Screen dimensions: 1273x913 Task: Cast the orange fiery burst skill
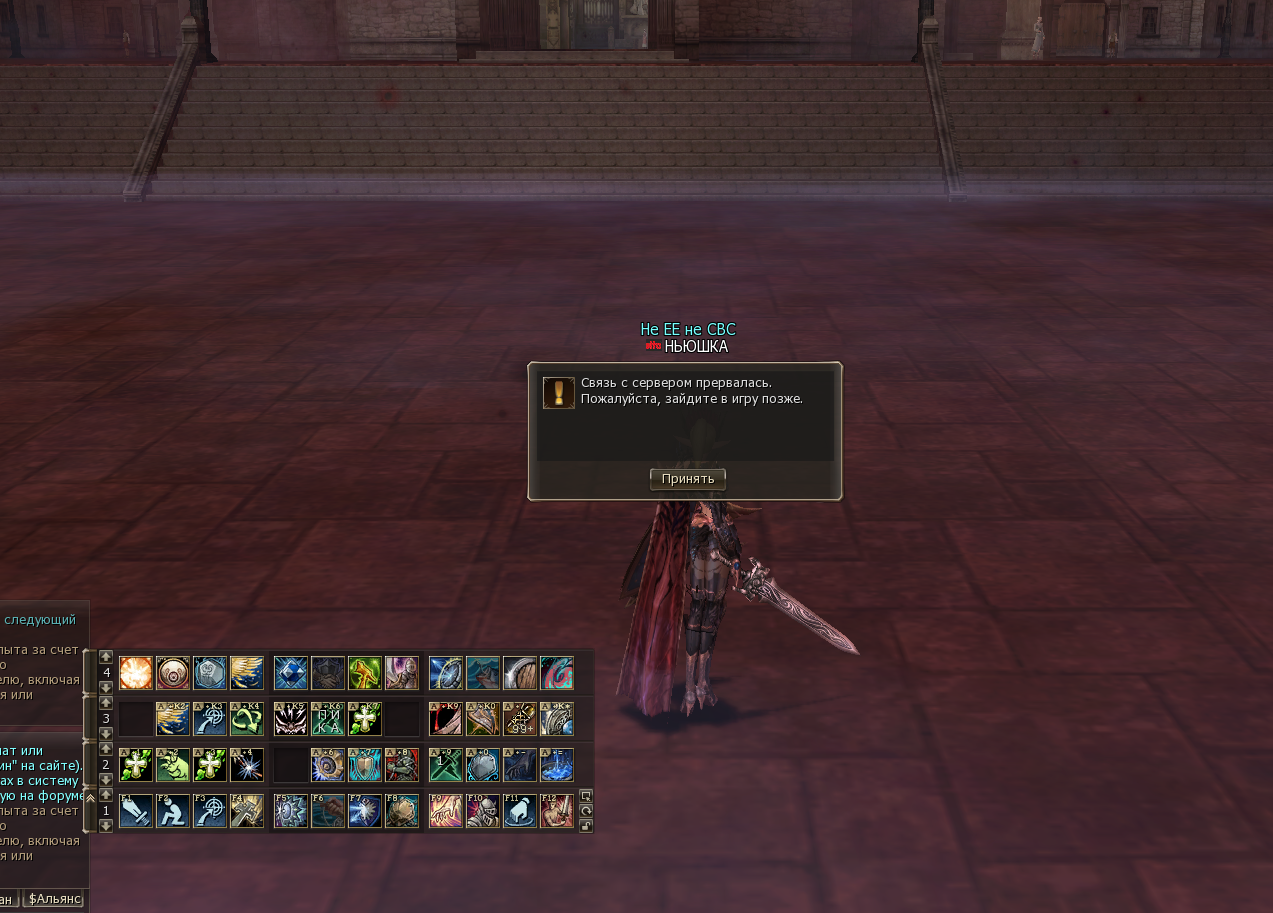(135, 673)
